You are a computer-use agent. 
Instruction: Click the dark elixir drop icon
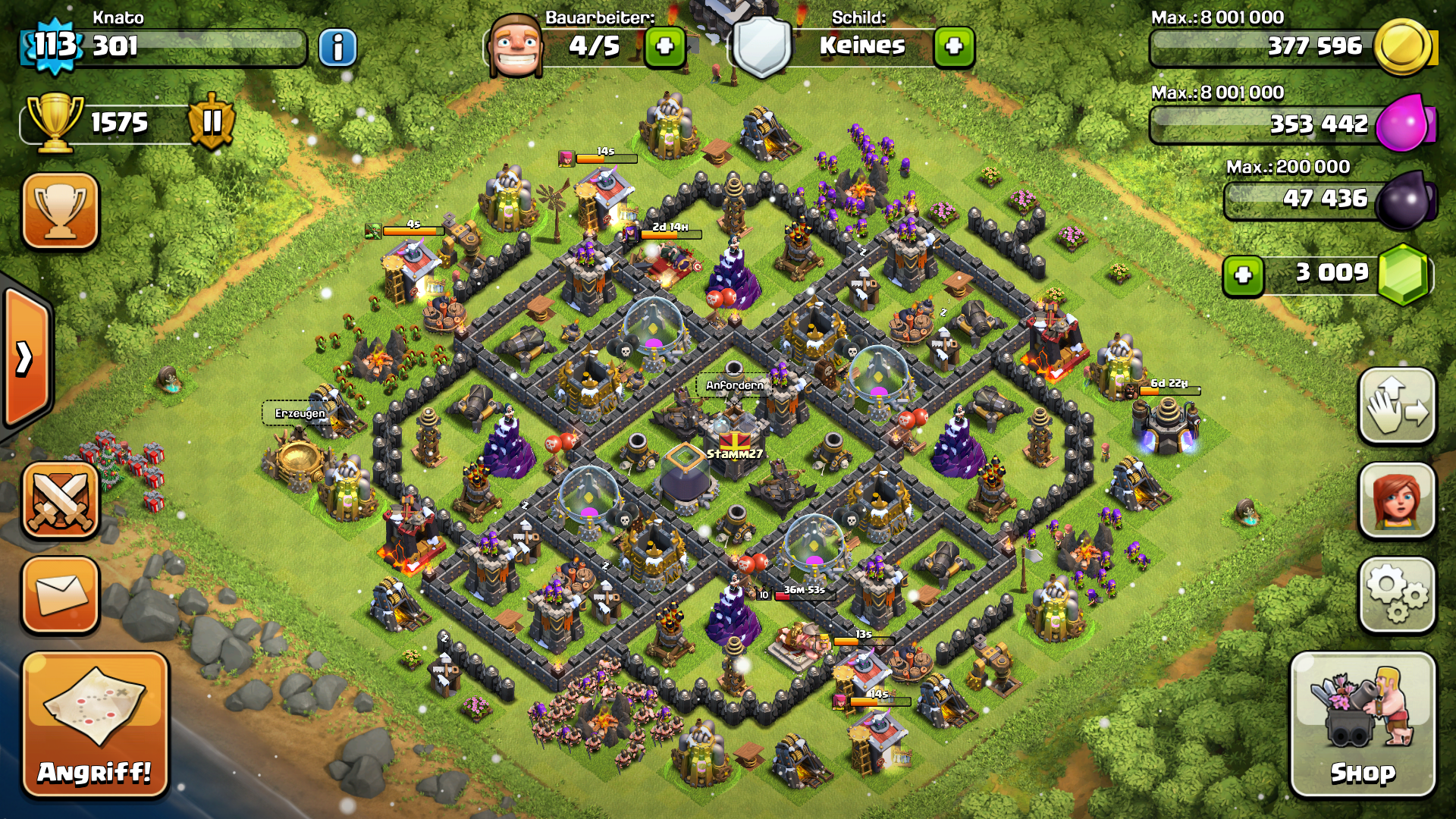1404,200
